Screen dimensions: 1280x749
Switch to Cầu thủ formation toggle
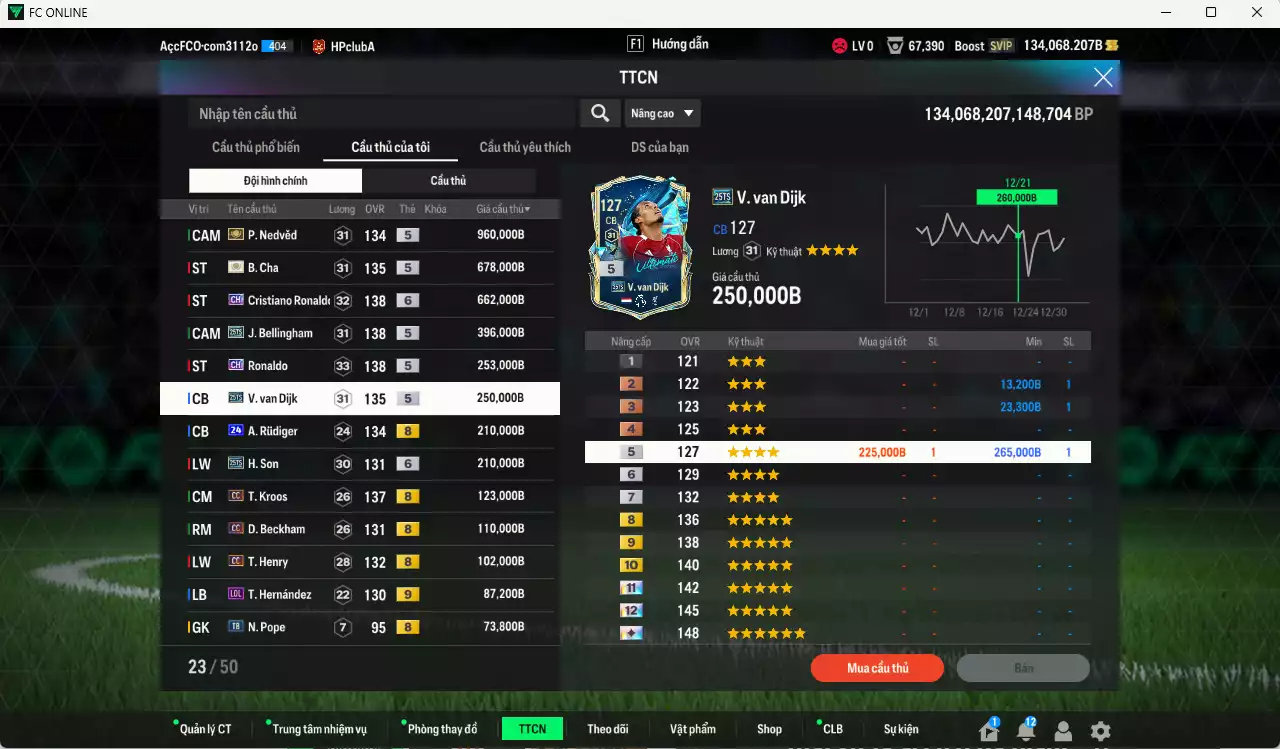tap(448, 180)
